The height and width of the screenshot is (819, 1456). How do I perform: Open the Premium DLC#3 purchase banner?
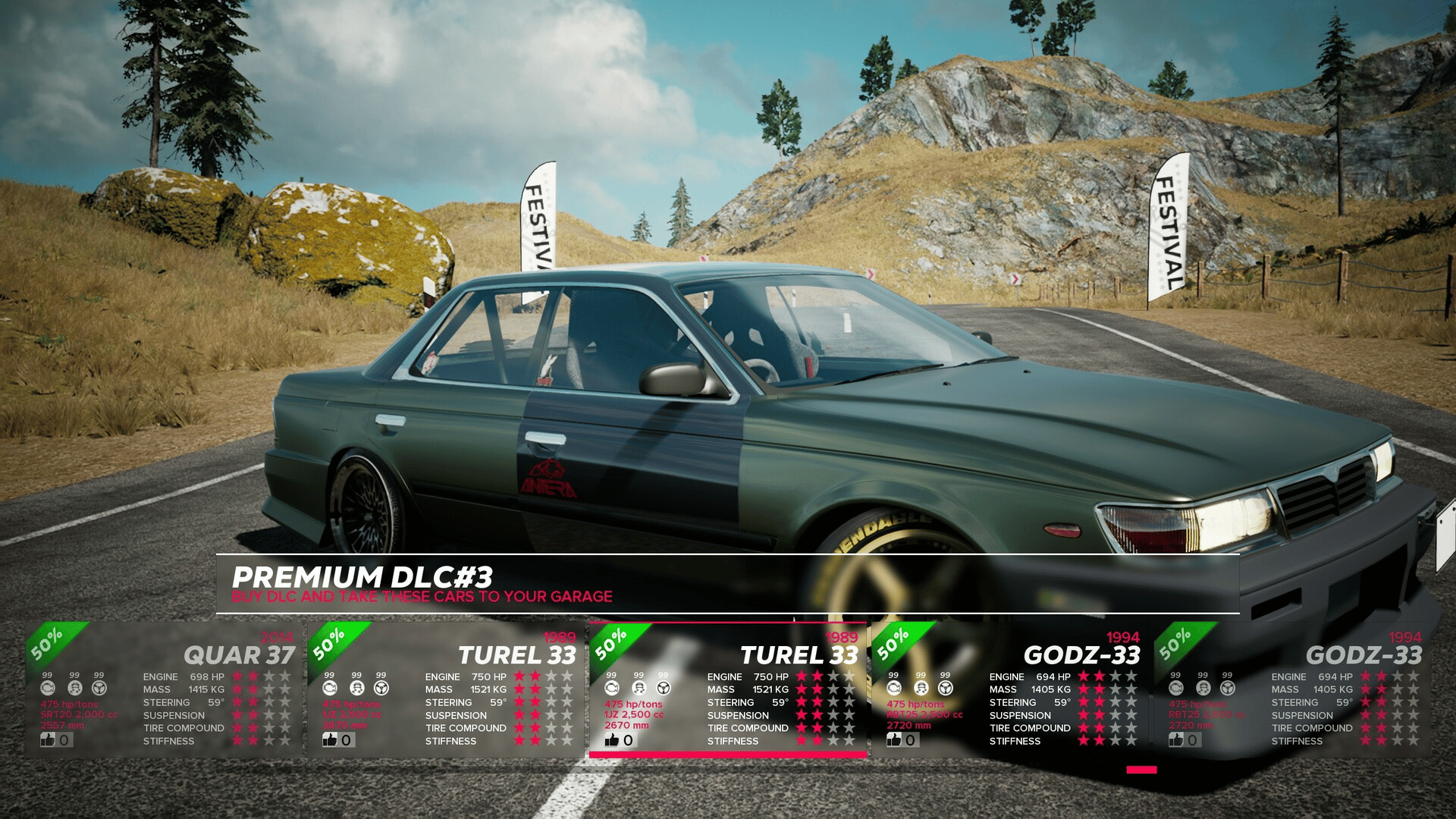726,584
